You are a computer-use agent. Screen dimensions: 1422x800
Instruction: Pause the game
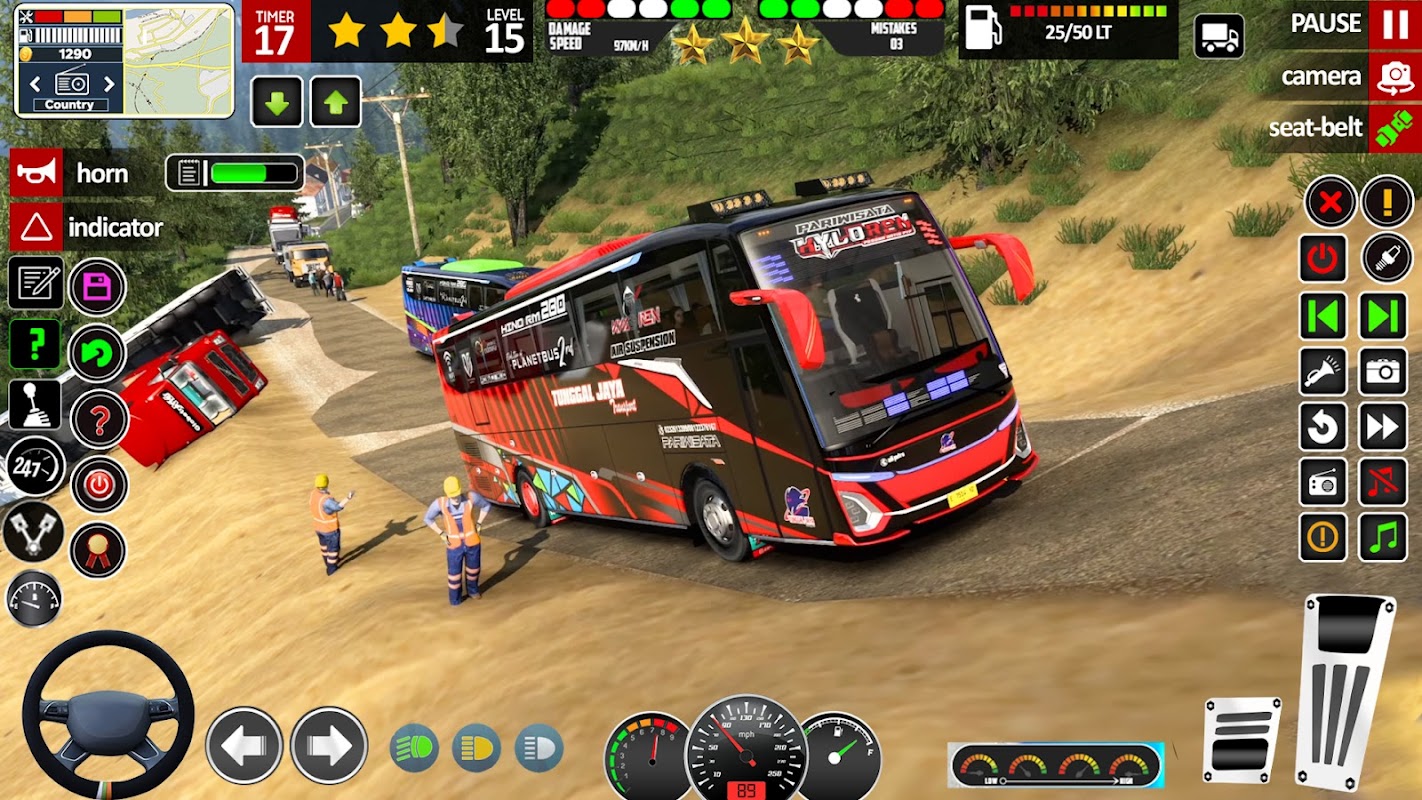pos(1395,24)
